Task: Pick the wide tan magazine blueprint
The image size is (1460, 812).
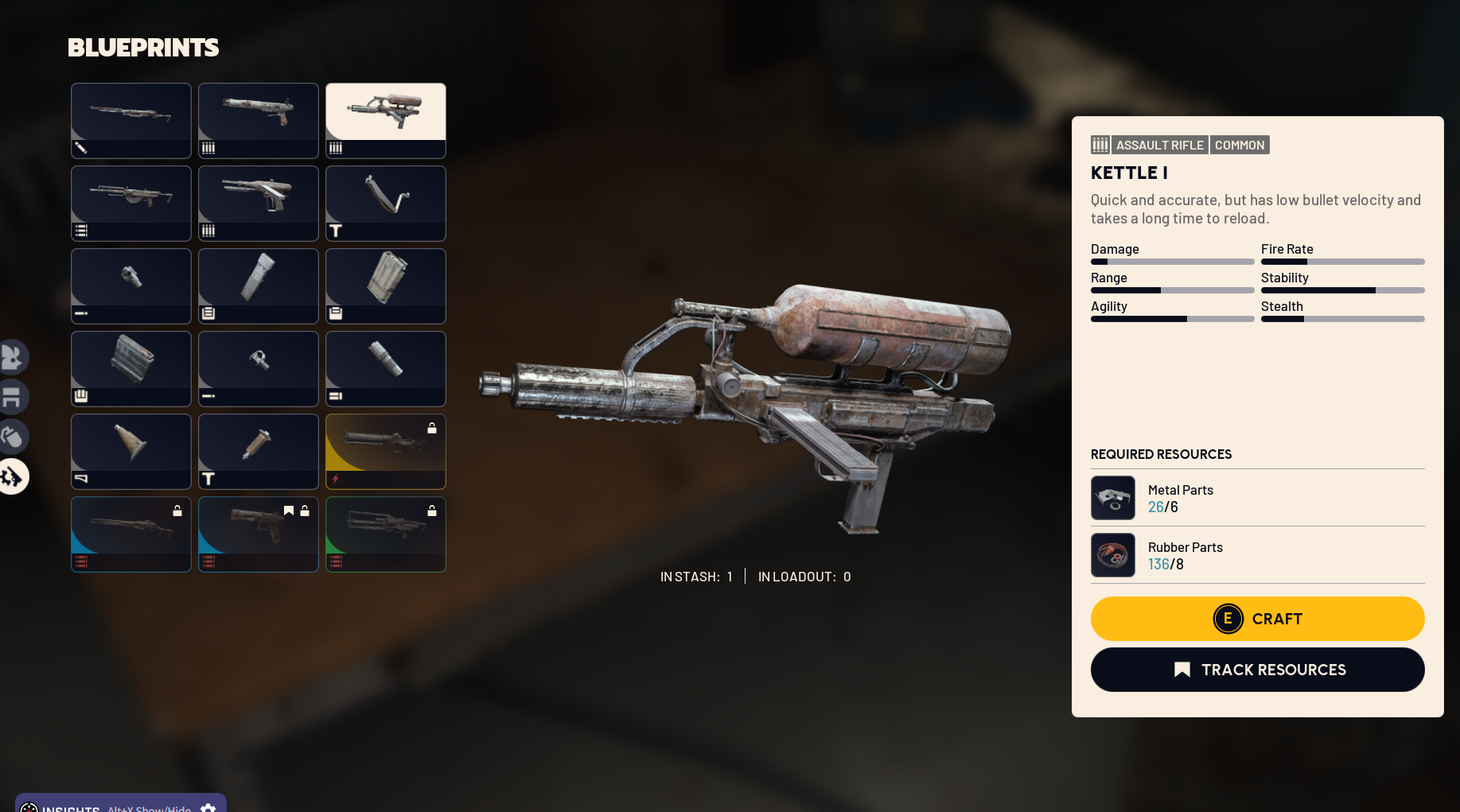Action: [x=386, y=286]
